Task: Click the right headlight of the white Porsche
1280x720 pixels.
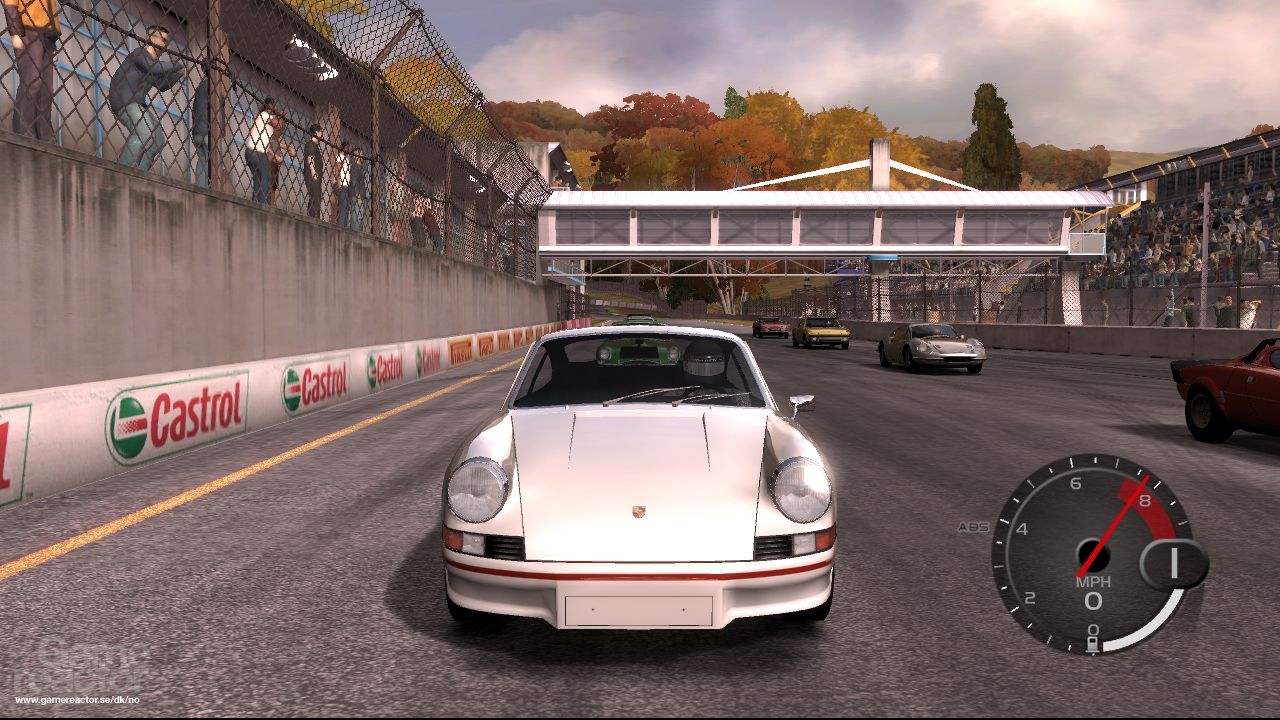Action: [800, 490]
